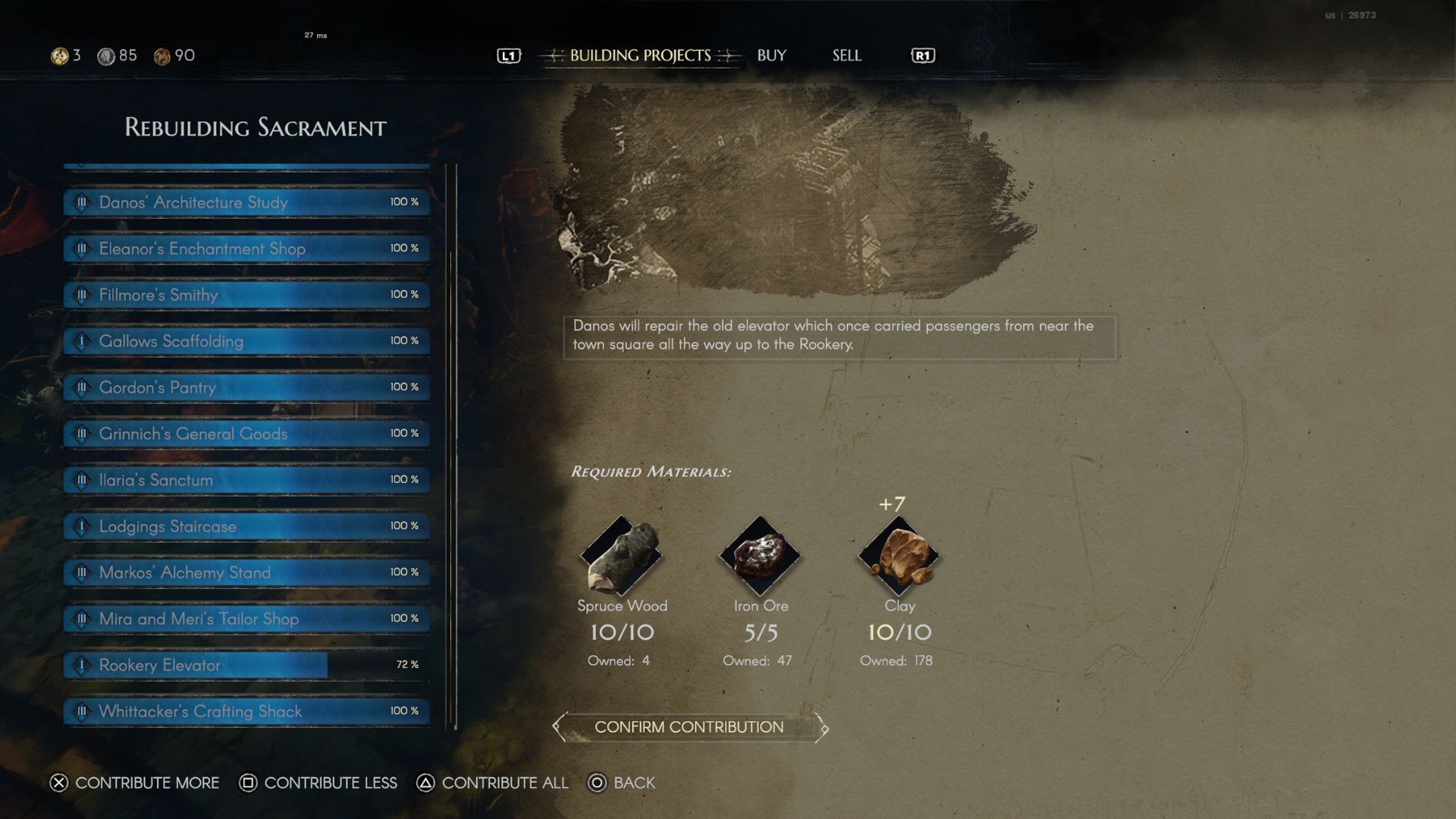Choose Eleanor's Enchantment Shop project
The height and width of the screenshot is (819, 1456).
point(246,249)
